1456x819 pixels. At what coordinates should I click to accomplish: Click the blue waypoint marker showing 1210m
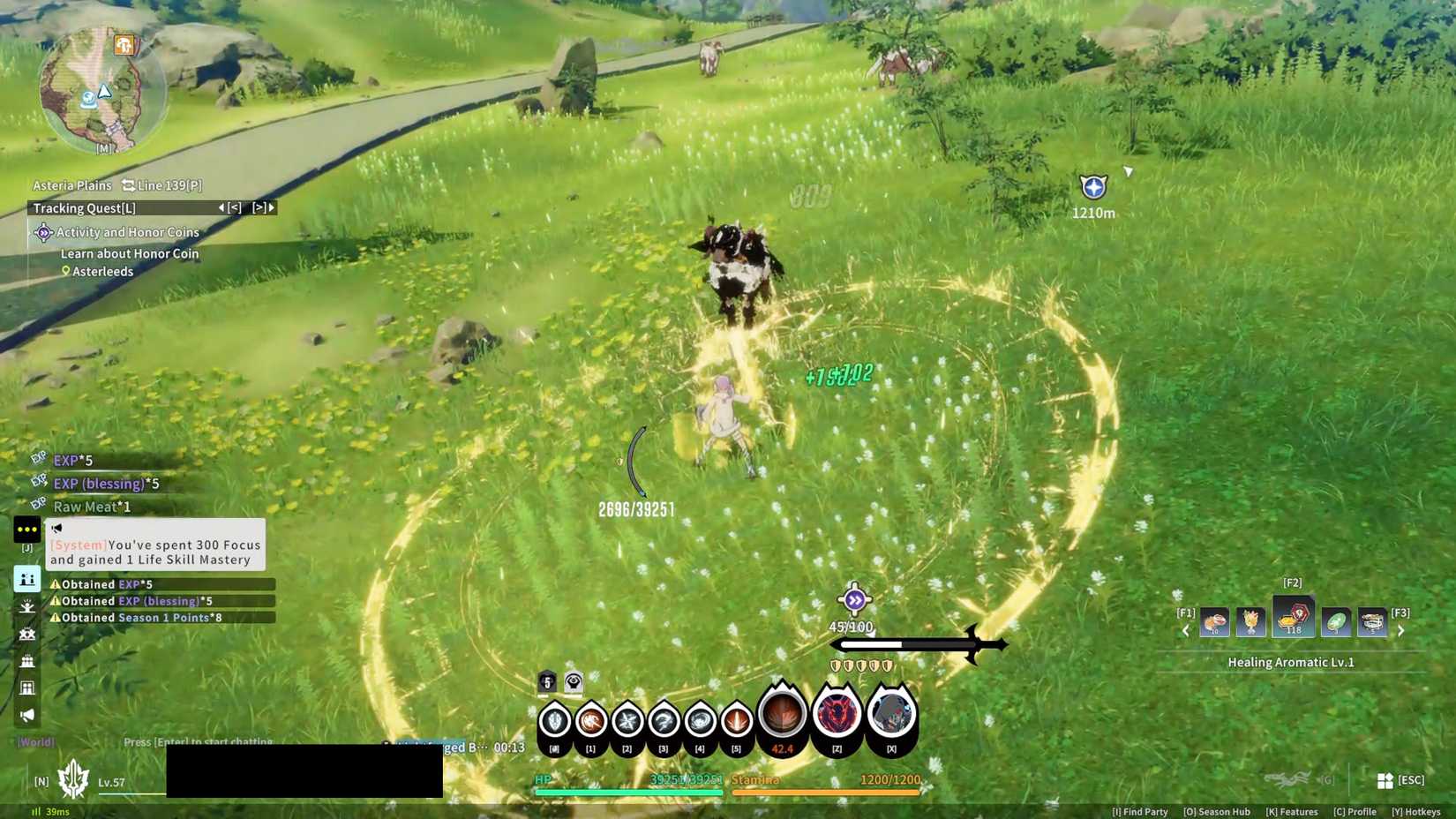pyautogui.click(x=1092, y=187)
